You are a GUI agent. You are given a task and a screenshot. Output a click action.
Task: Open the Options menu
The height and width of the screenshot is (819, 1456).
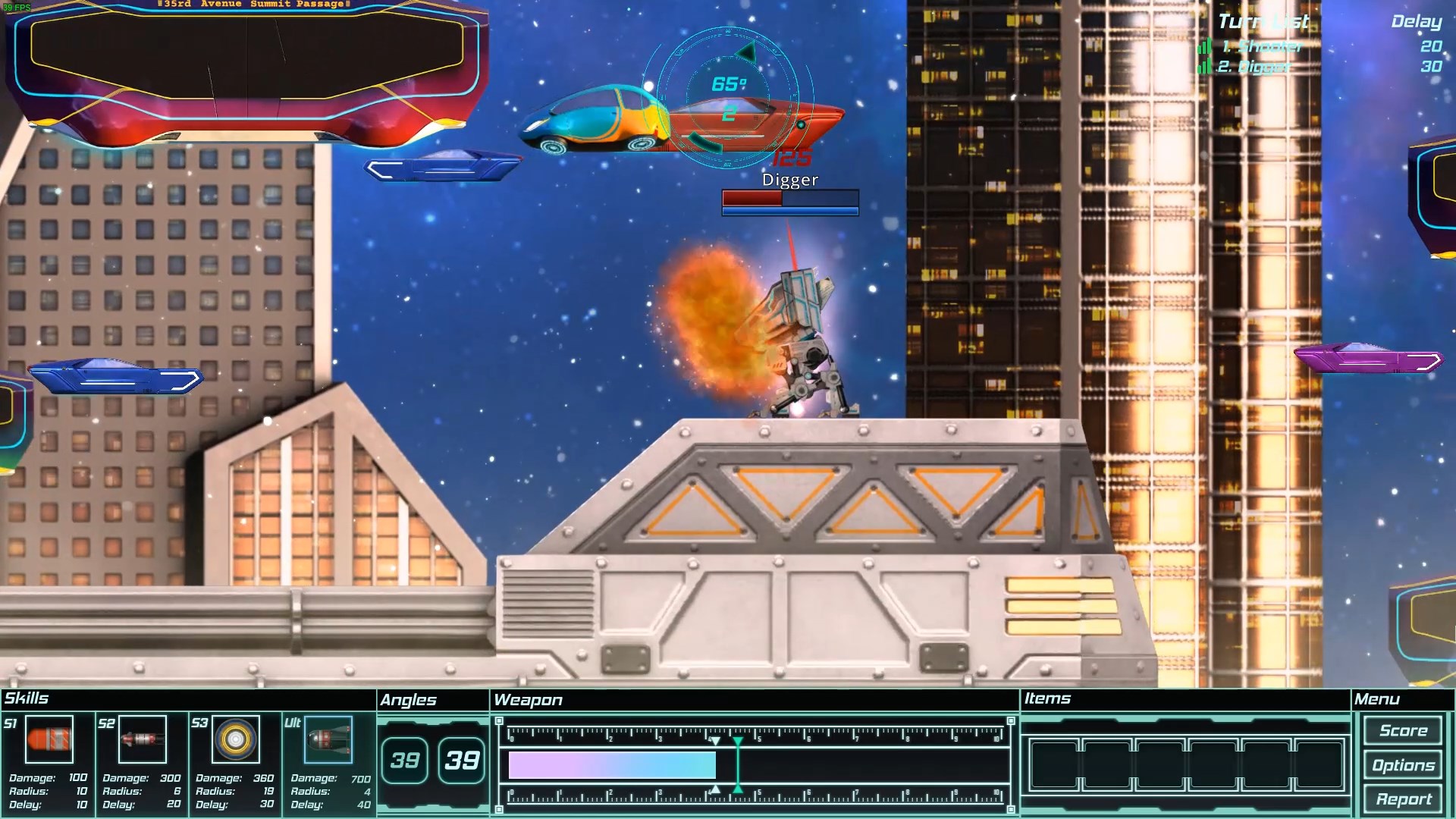pyautogui.click(x=1402, y=765)
